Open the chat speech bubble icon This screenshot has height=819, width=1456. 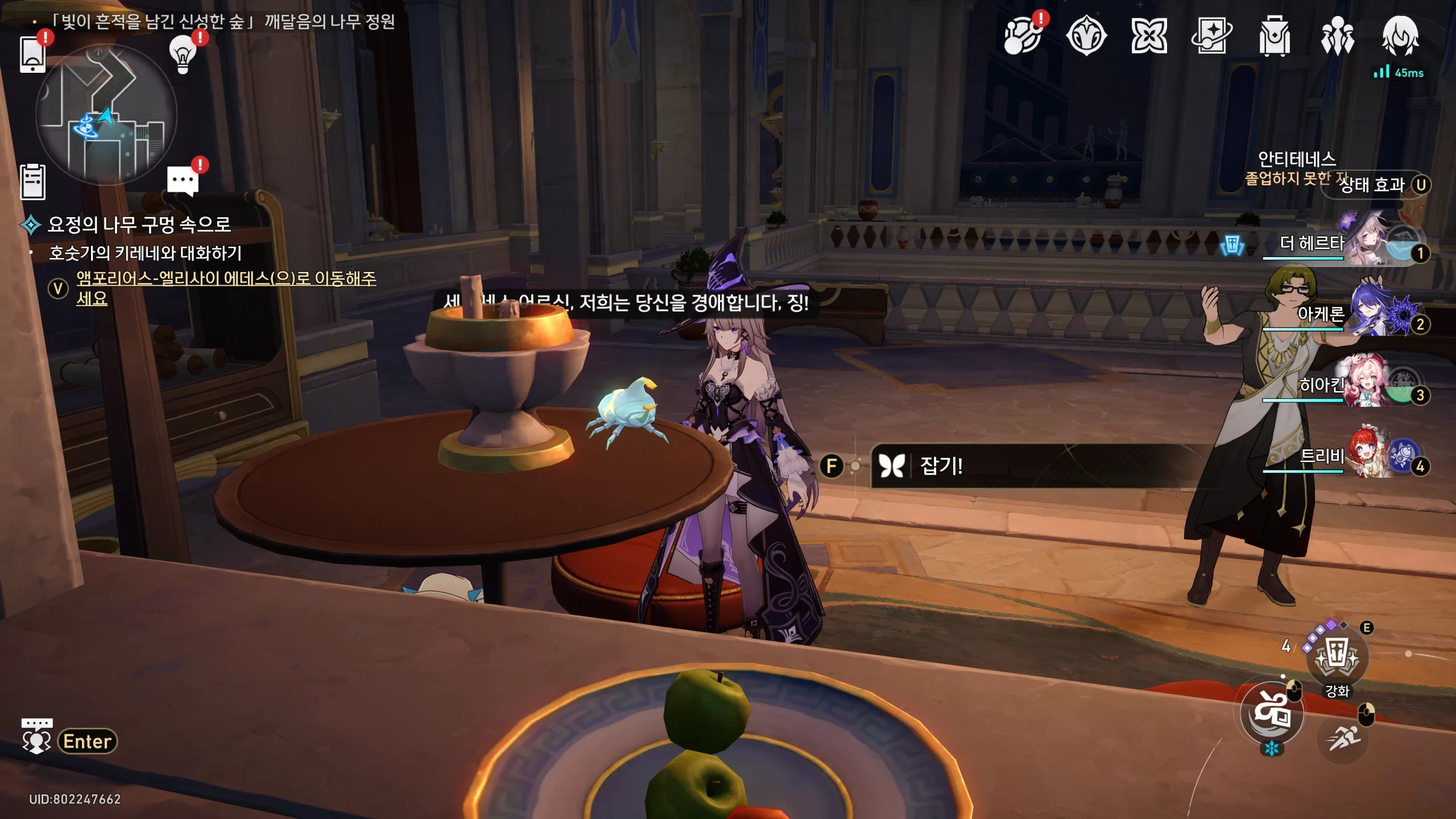click(x=183, y=181)
